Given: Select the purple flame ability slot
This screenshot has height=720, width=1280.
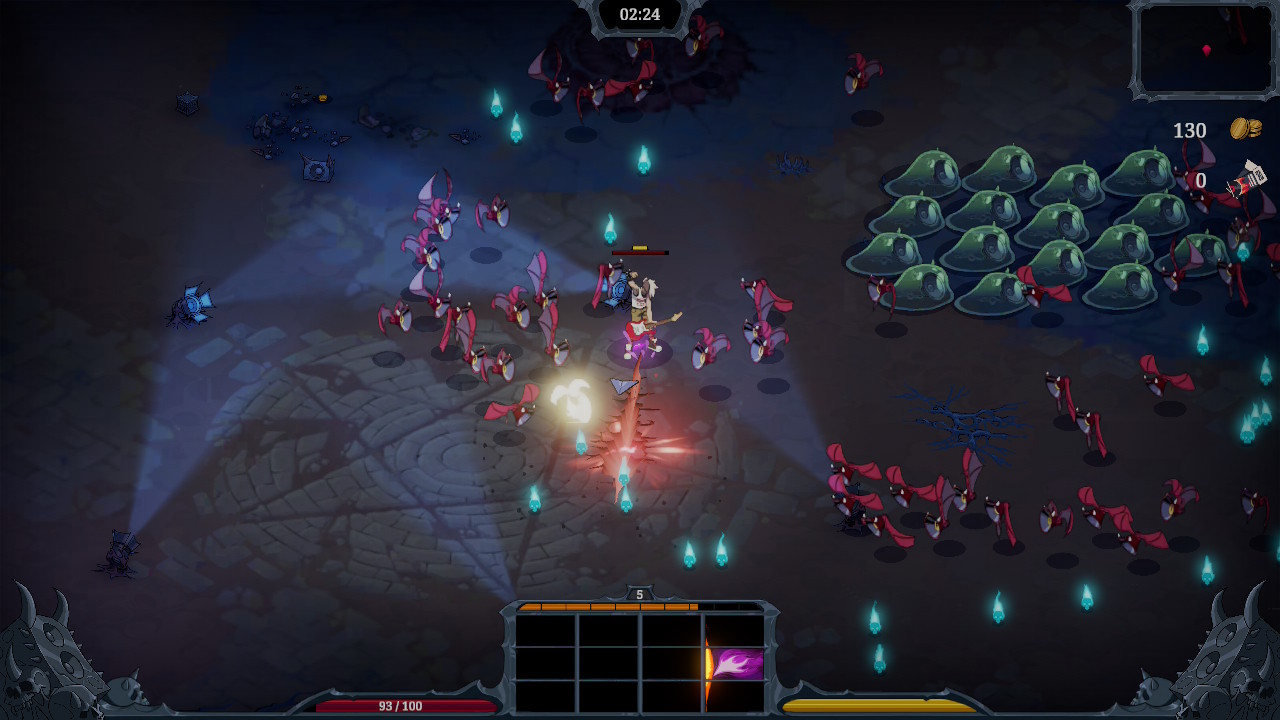Looking at the screenshot, I should (736, 664).
